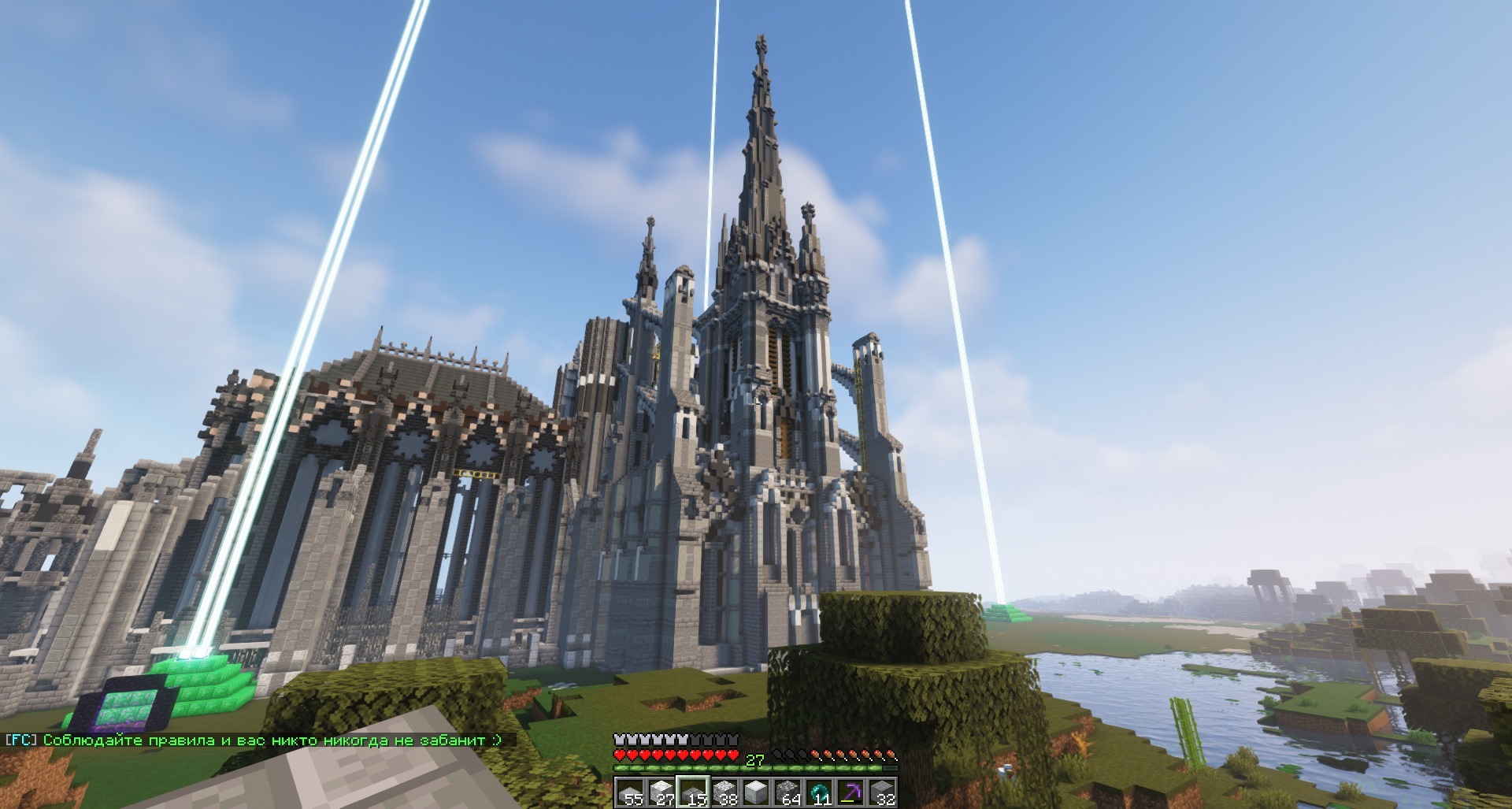1512x809 pixels.
Task: Select the slab stack of 55
Action: coord(630,792)
